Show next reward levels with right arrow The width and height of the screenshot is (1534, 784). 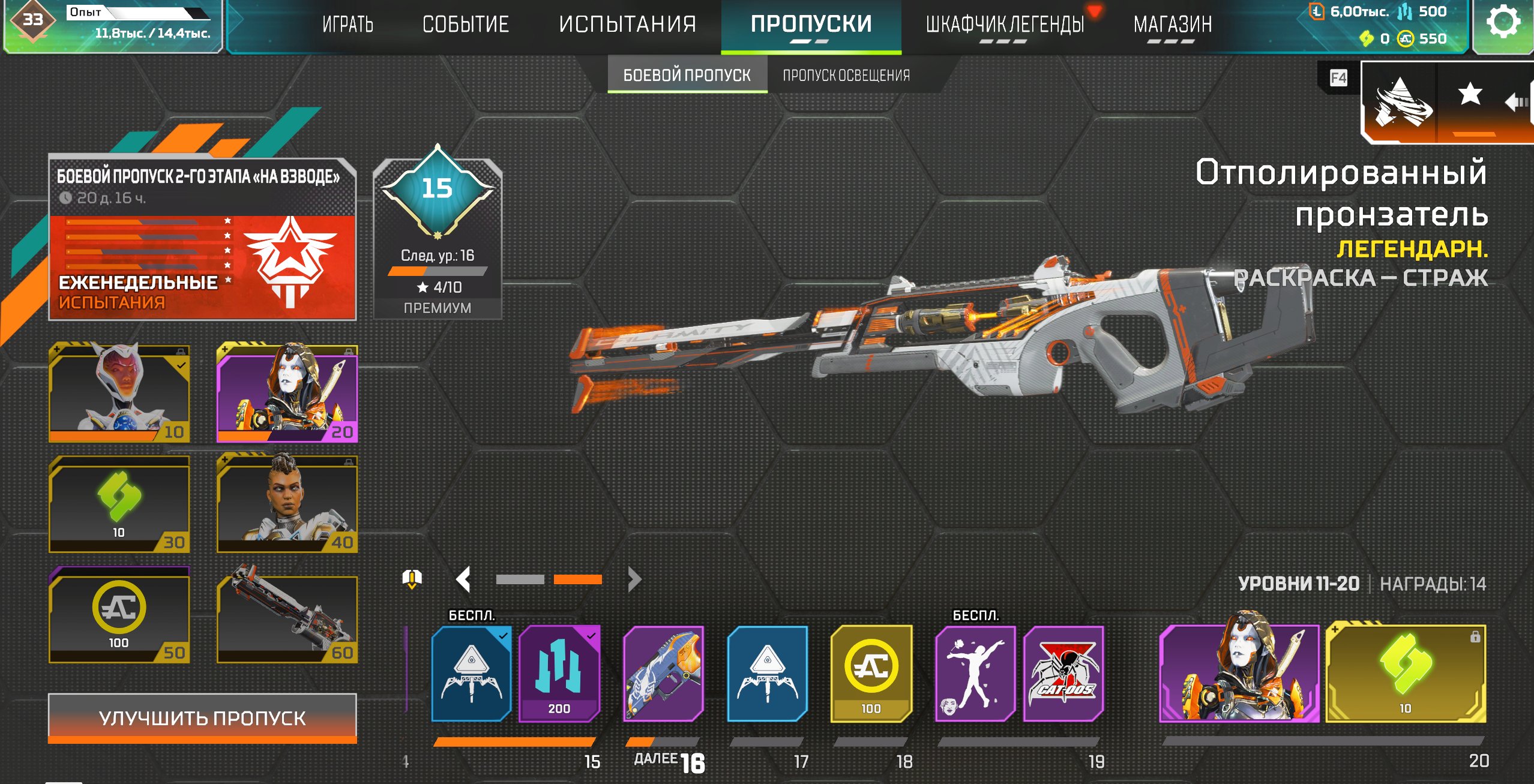(634, 579)
